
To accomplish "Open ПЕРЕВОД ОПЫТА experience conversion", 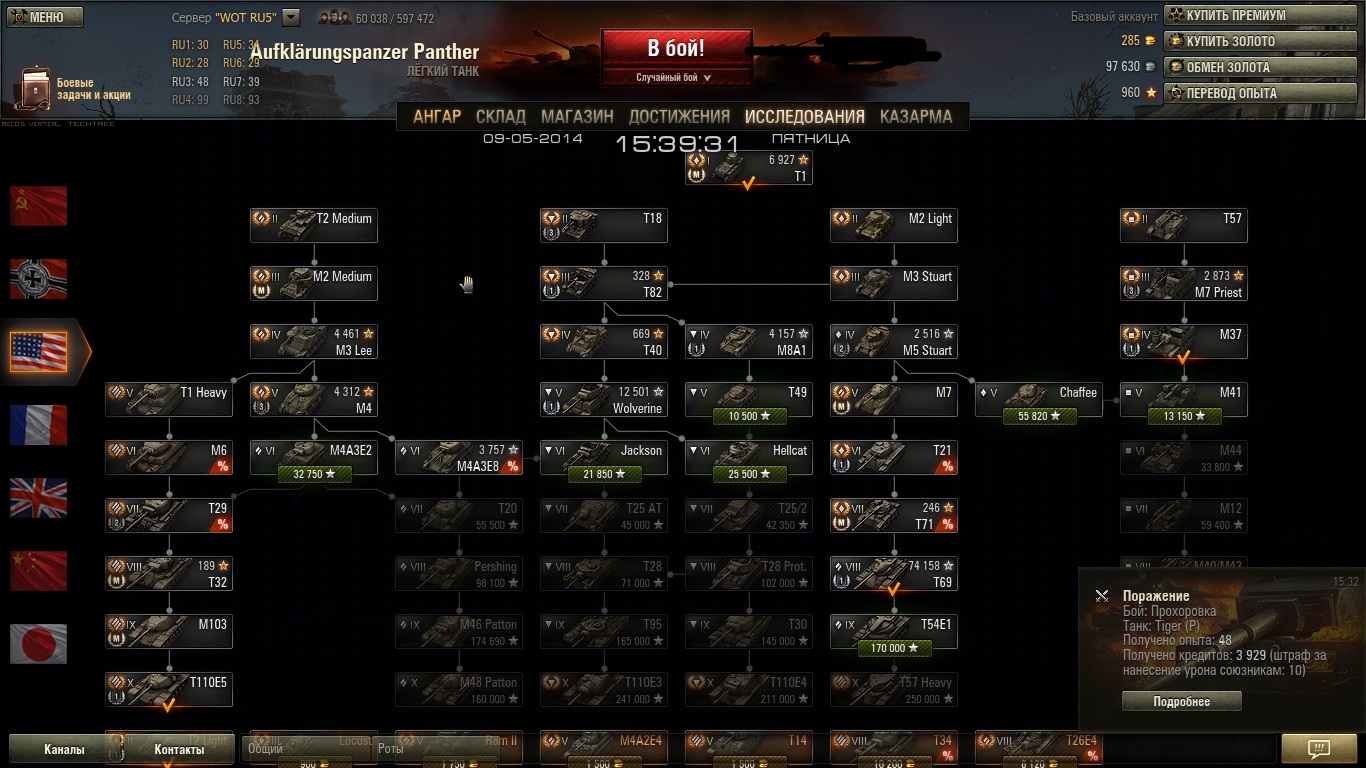I will tap(1259, 93).
